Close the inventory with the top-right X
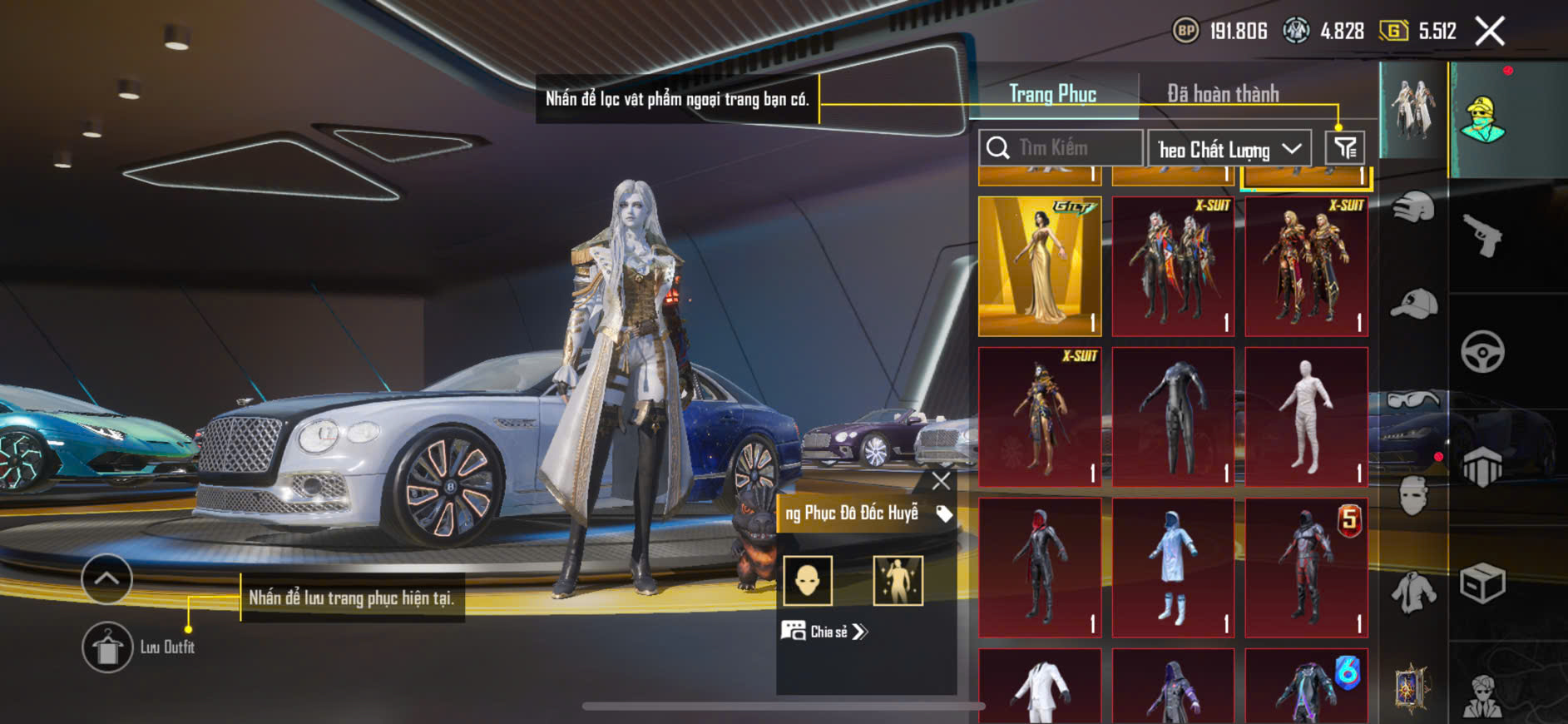The height and width of the screenshot is (724, 1568). 1489,32
